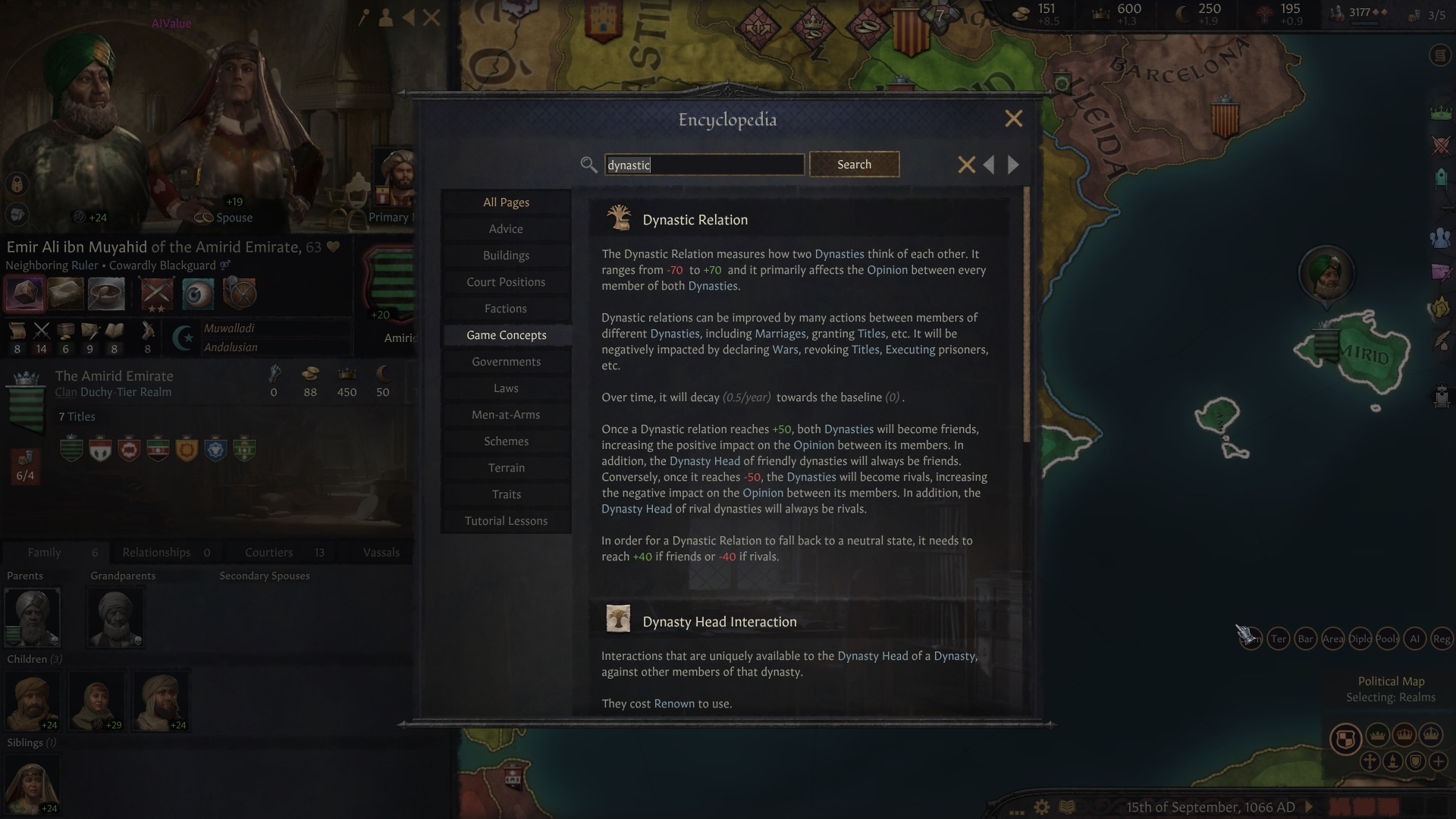
Task: Click the Dynastic Relation tree icon
Action: click(x=620, y=218)
